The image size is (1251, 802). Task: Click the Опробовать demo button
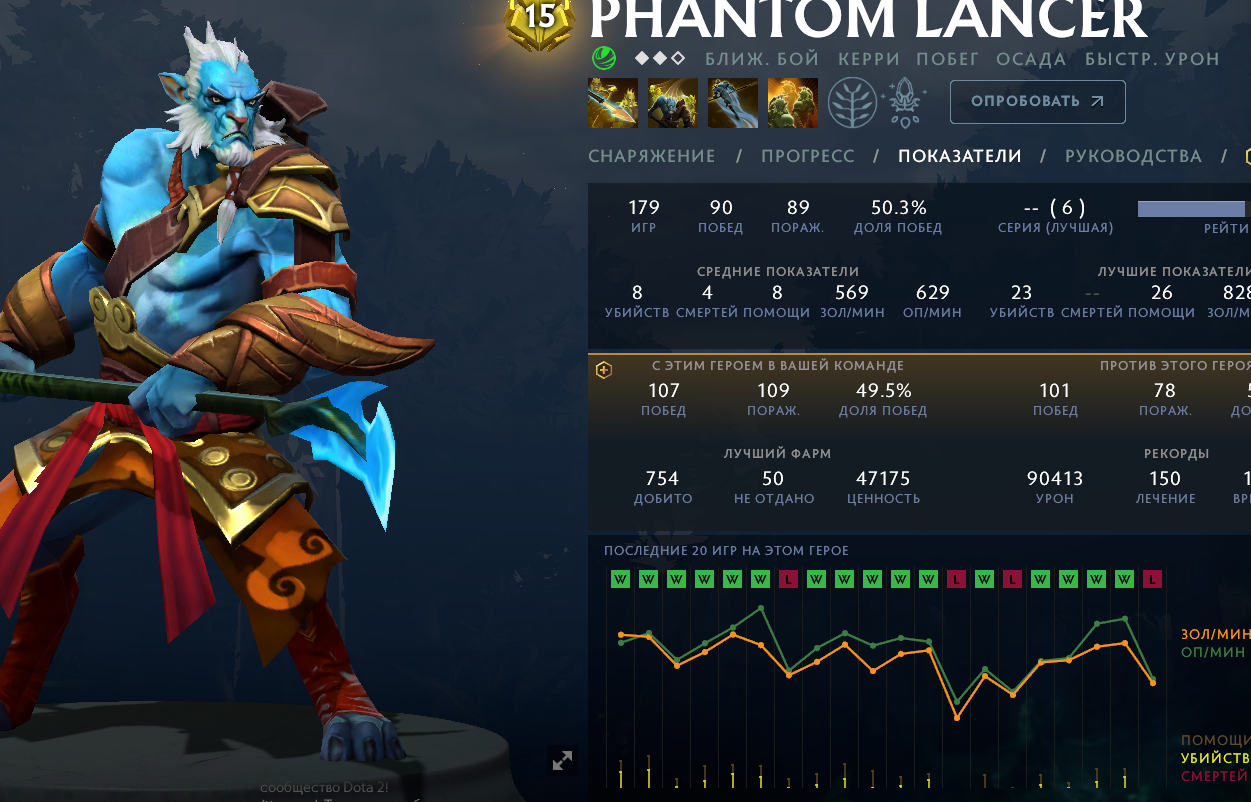(x=1037, y=102)
